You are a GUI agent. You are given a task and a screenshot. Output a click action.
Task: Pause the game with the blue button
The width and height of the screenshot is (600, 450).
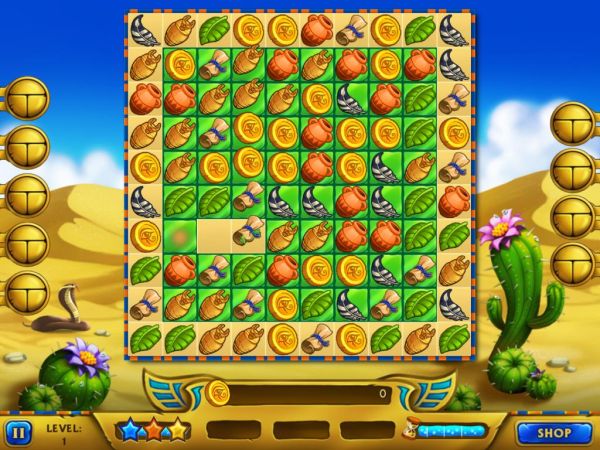[18, 432]
